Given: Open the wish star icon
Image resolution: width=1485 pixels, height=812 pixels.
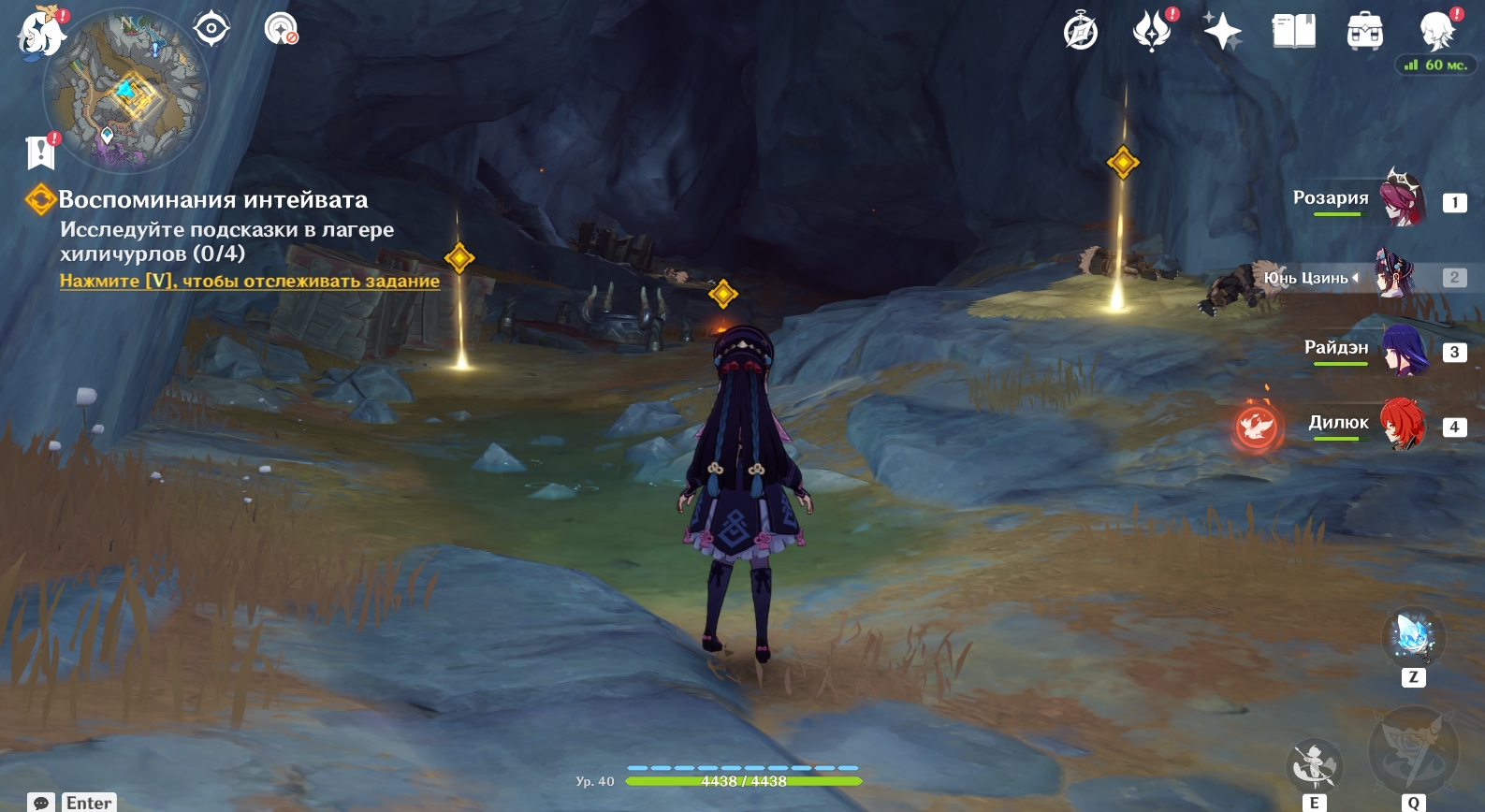Looking at the screenshot, I should (1222, 32).
